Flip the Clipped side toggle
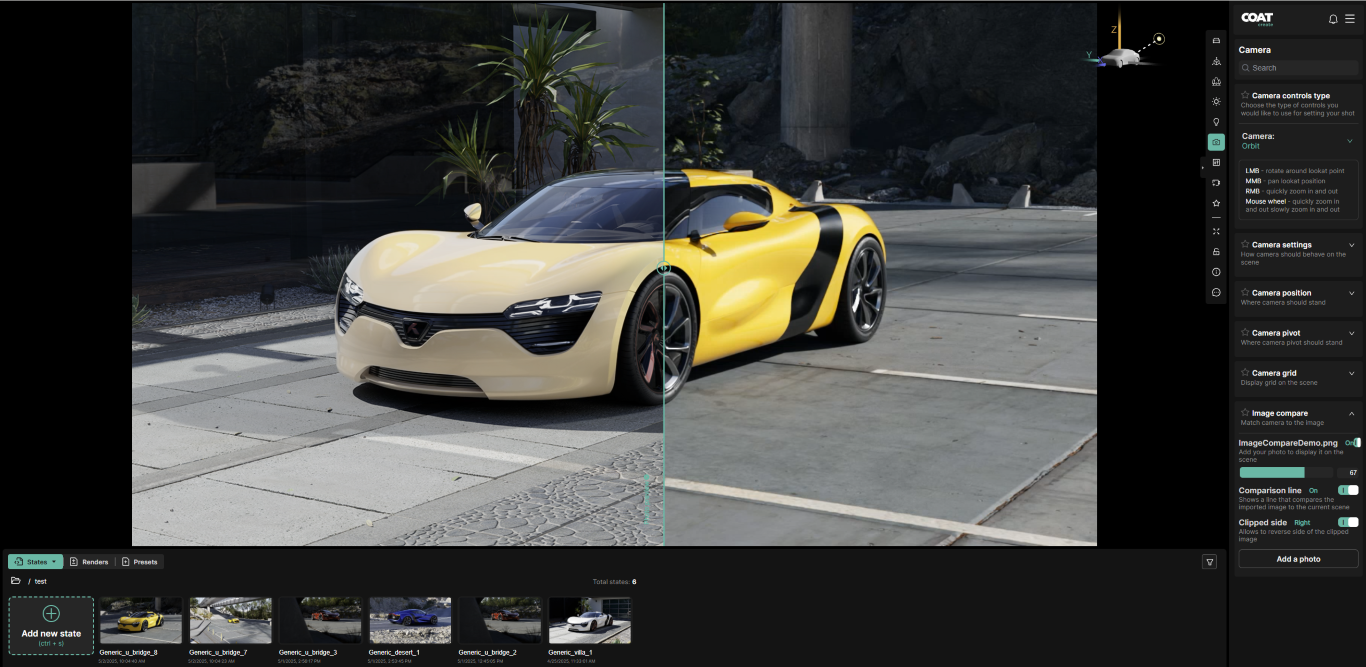1366x667 pixels. [1348, 522]
